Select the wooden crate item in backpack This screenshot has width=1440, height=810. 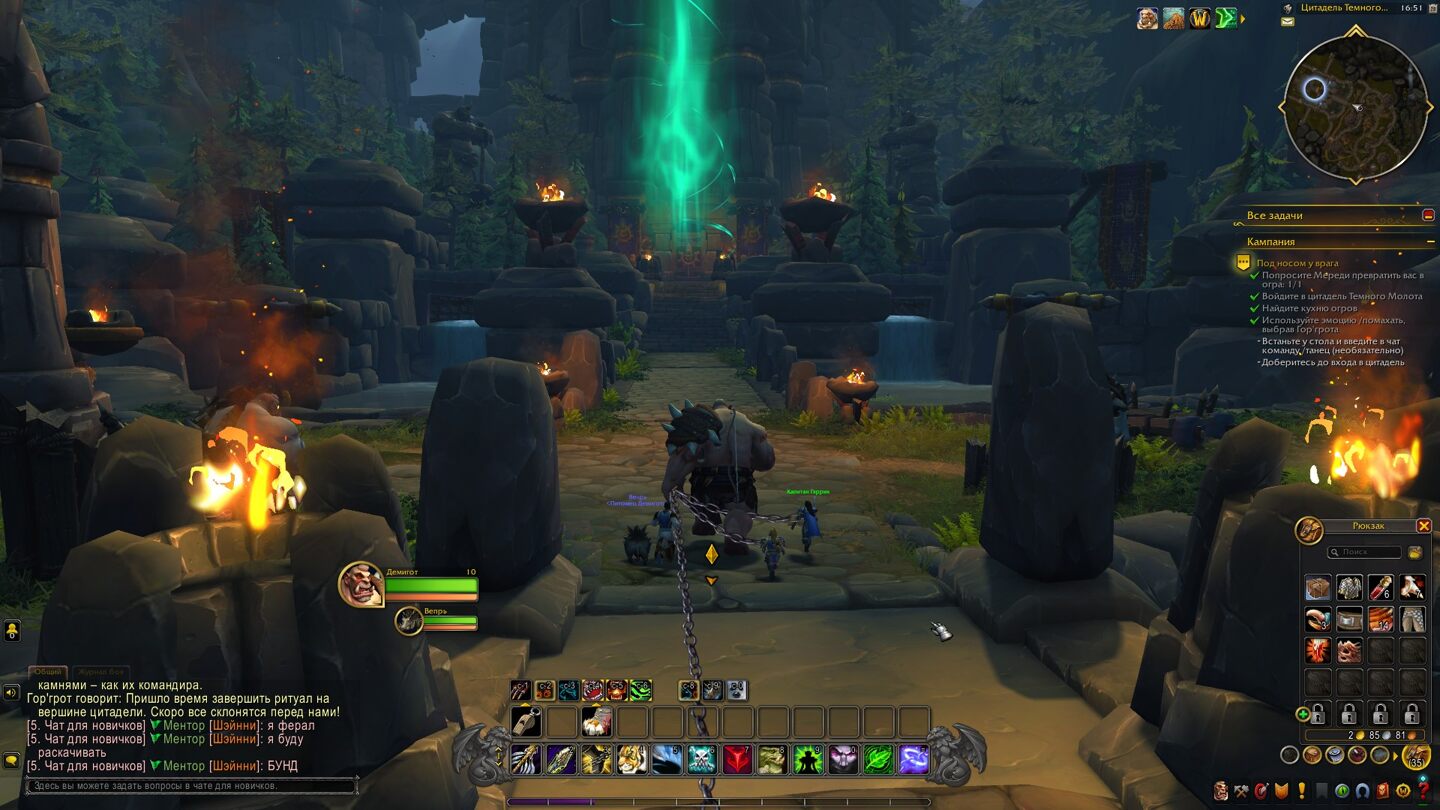click(1318, 588)
